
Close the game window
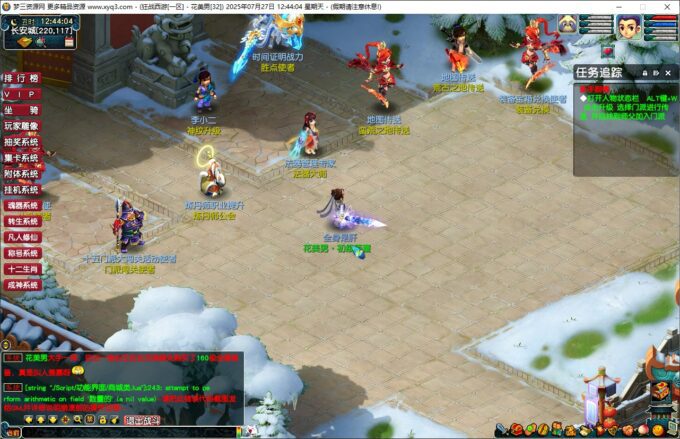pyautogui.click(x=666, y=6)
